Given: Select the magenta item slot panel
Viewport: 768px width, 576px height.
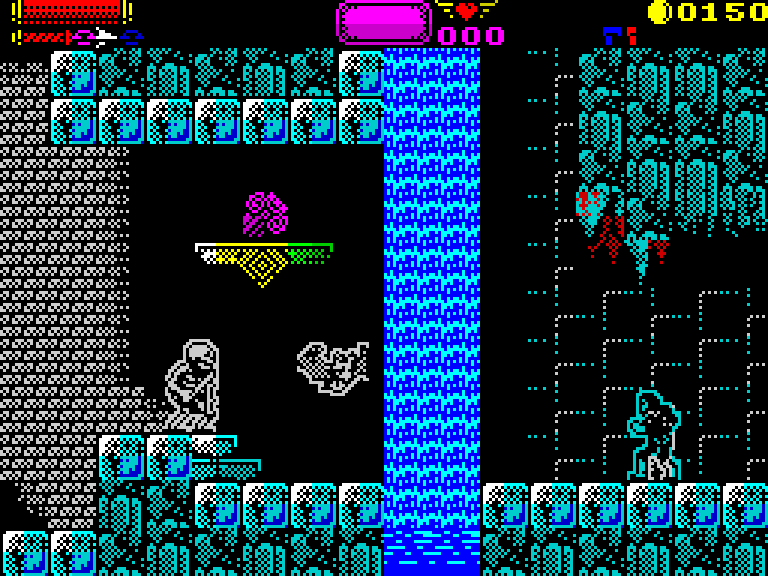Looking at the screenshot, I should coord(383,21).
